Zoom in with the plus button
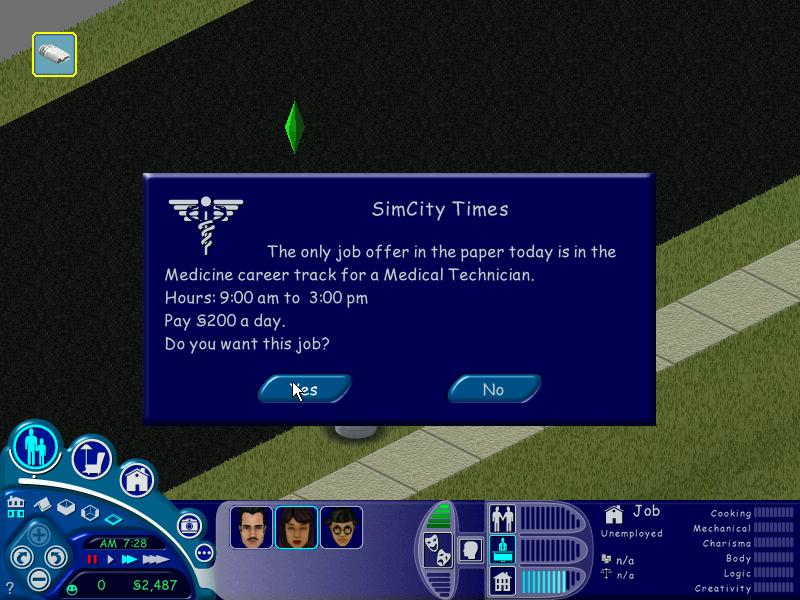800x600 pixels. coord(39,533)
